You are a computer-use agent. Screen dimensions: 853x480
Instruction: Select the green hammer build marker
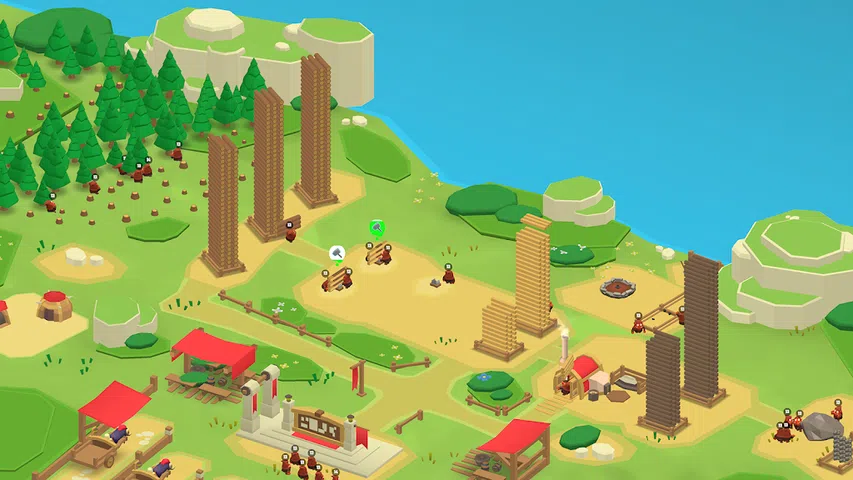[377, 229]
